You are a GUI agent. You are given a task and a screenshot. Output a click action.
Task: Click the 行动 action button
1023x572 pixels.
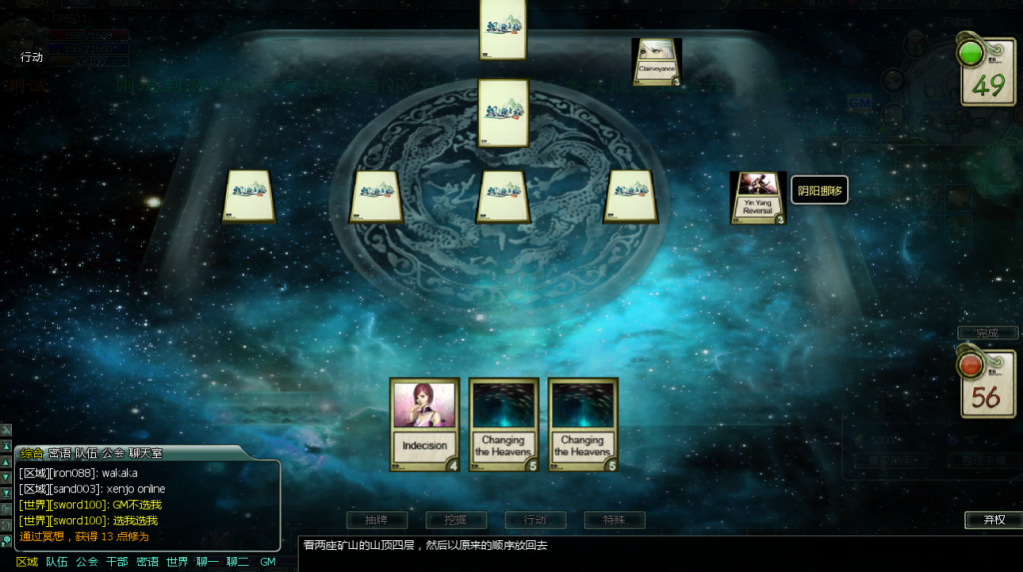(535, 520)
